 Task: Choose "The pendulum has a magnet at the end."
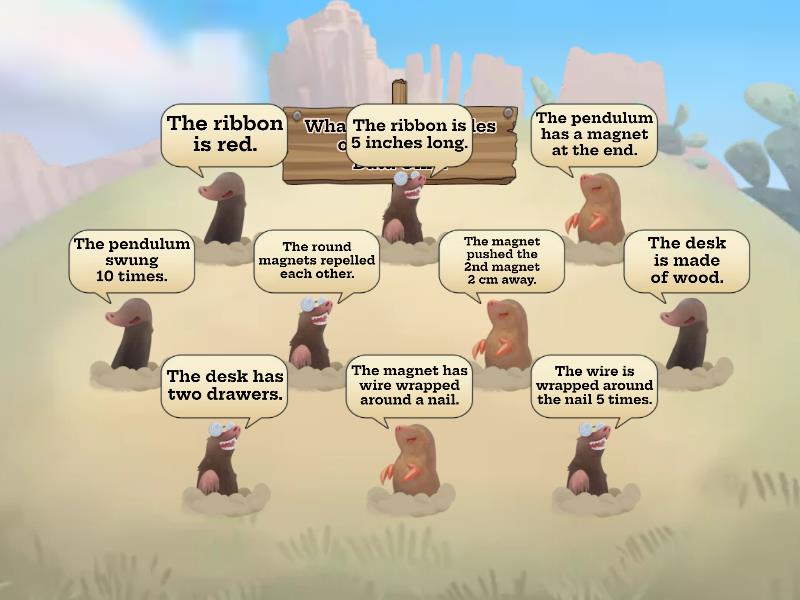tap(593, 135)
